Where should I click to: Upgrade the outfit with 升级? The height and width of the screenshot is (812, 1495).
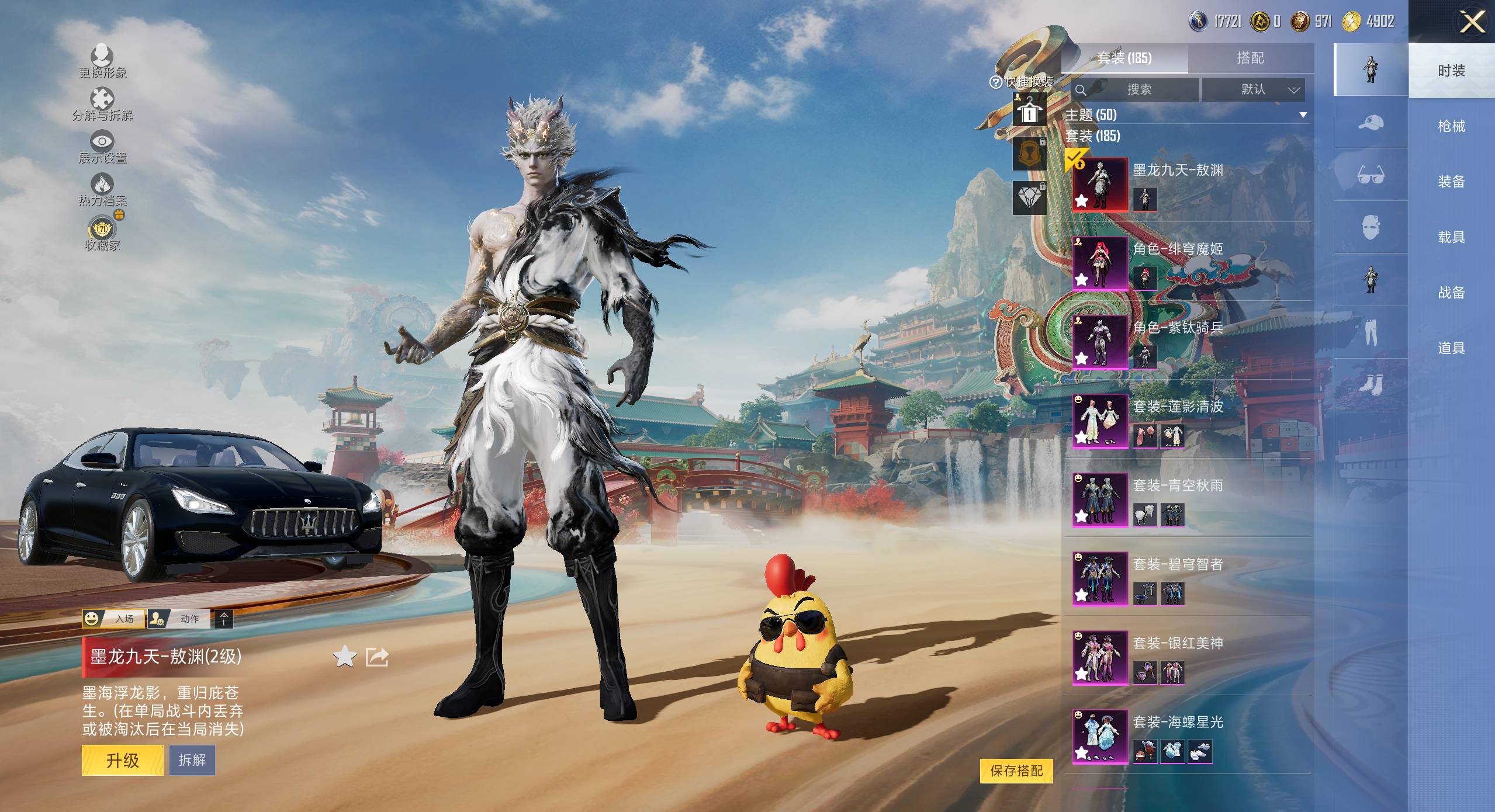point(122,760)
